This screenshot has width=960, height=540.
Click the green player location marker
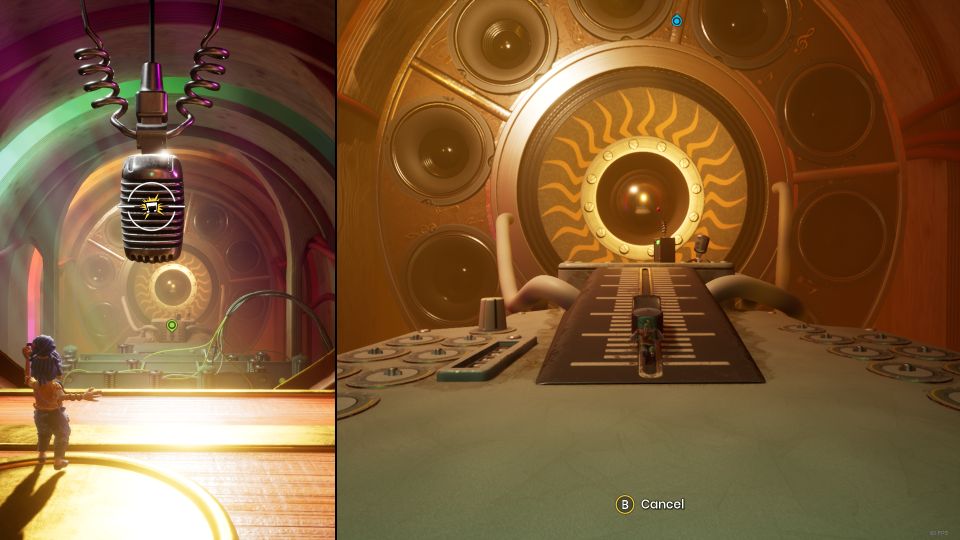pyautogui.click(x=172, y=325)
